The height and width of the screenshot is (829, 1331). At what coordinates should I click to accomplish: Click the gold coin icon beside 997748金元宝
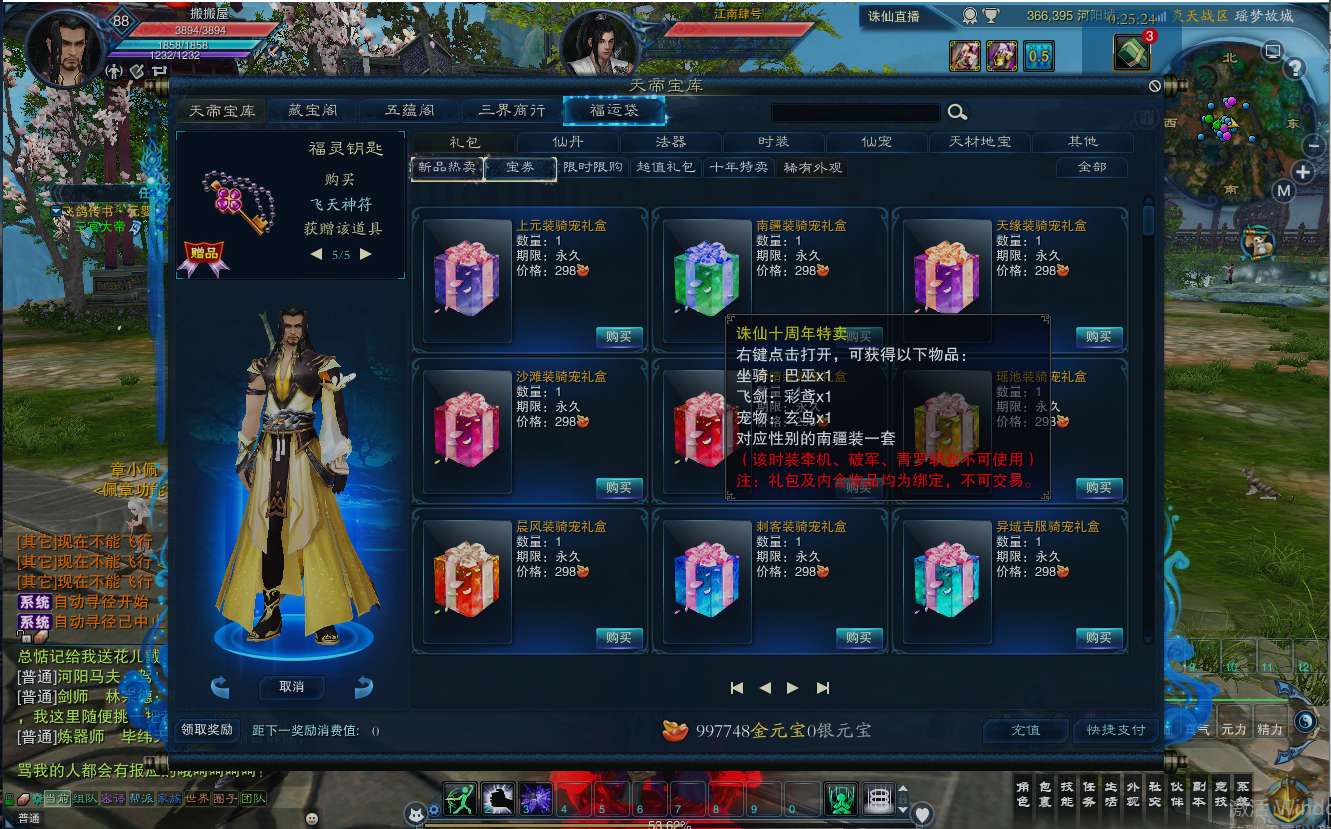(675, 730)
